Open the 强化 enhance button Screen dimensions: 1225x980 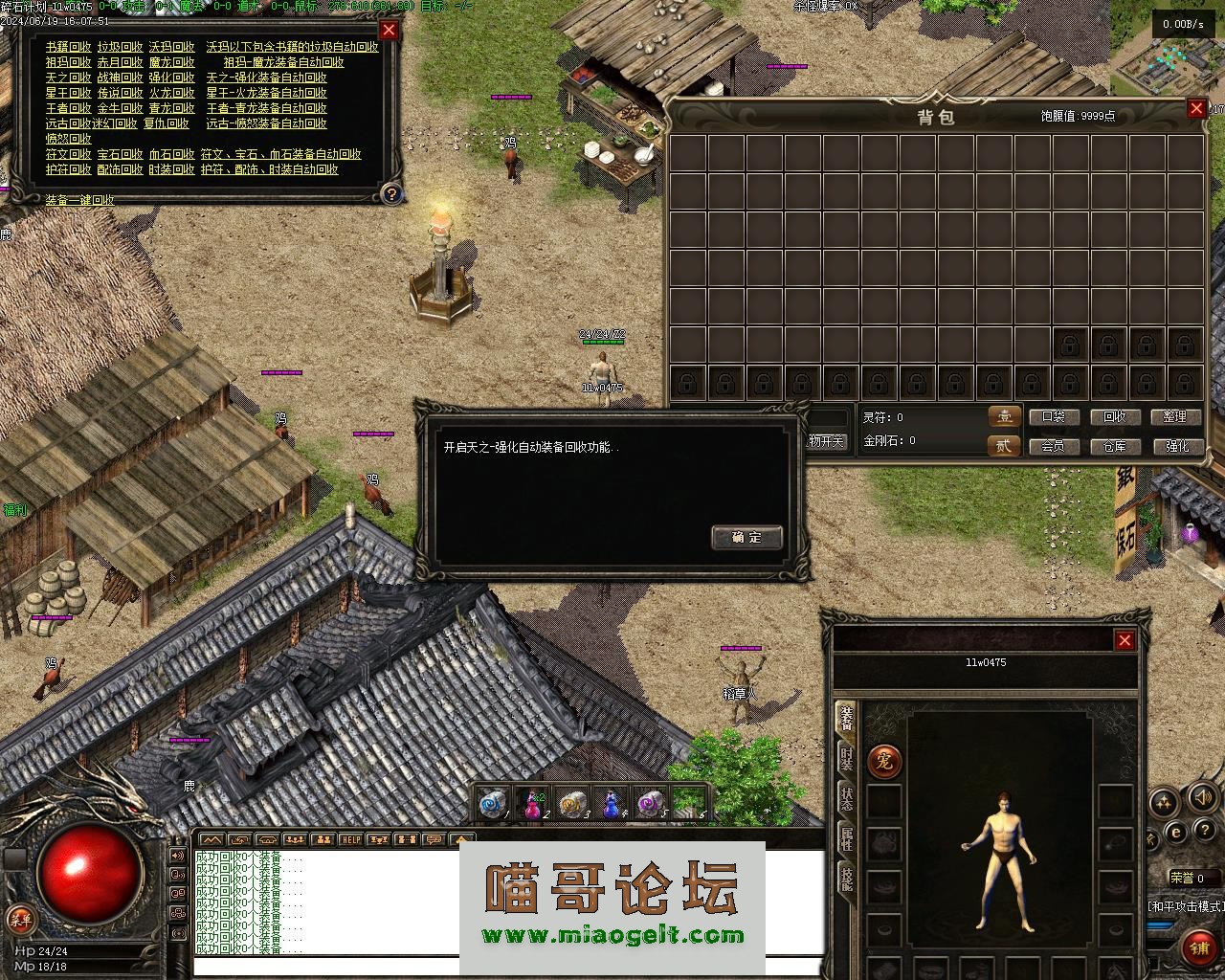pyautogui.click(x=1175, y=446)
